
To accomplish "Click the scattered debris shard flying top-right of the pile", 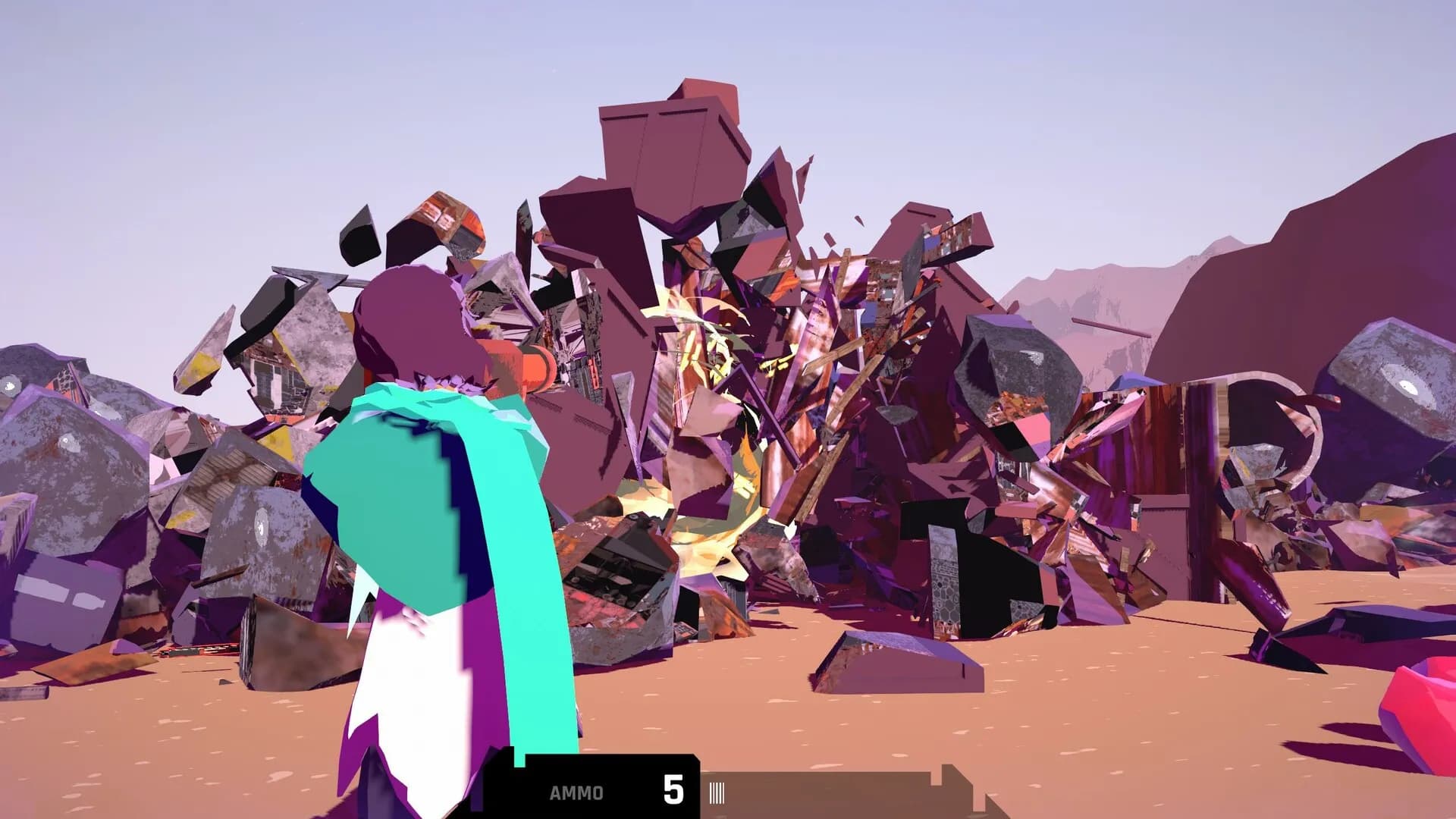I will 861,220.
